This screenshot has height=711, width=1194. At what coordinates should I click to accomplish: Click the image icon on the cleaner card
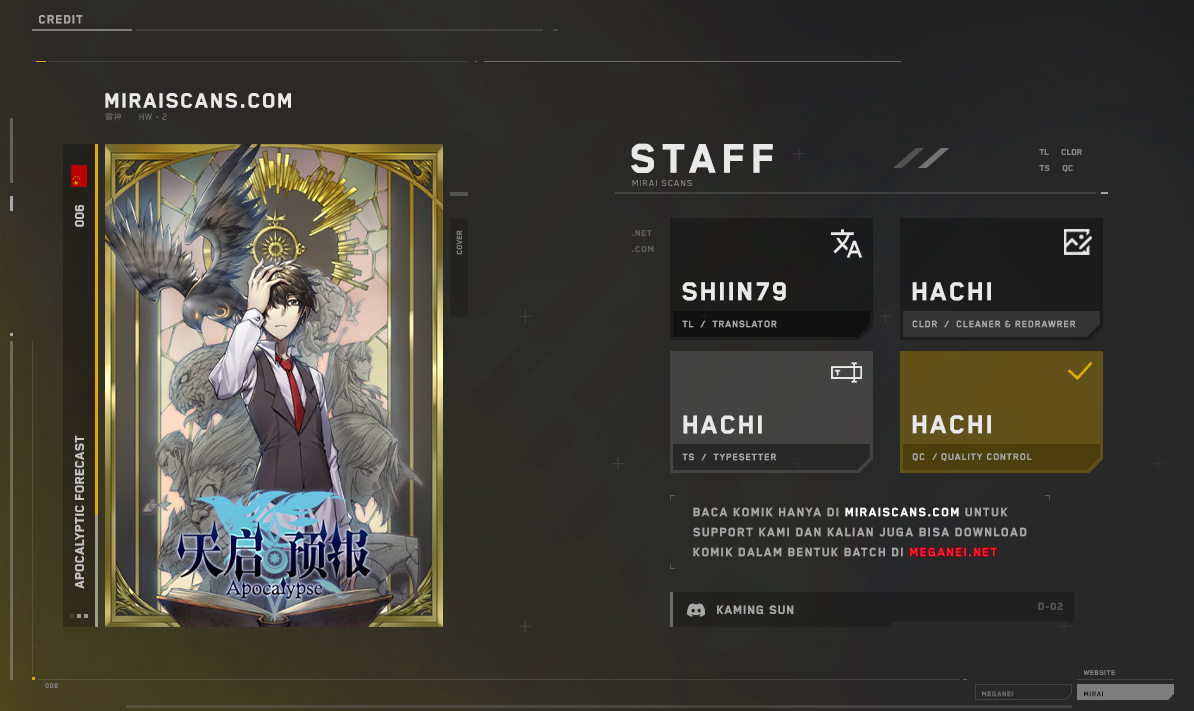coord(1077,241)
